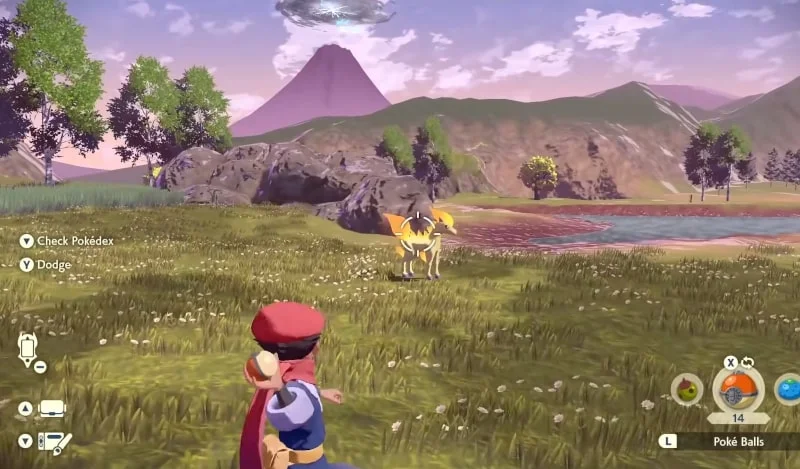Open the Pokédex tablet and pen icon
Viewport: 800px width, 469px height.
[53, 440]
